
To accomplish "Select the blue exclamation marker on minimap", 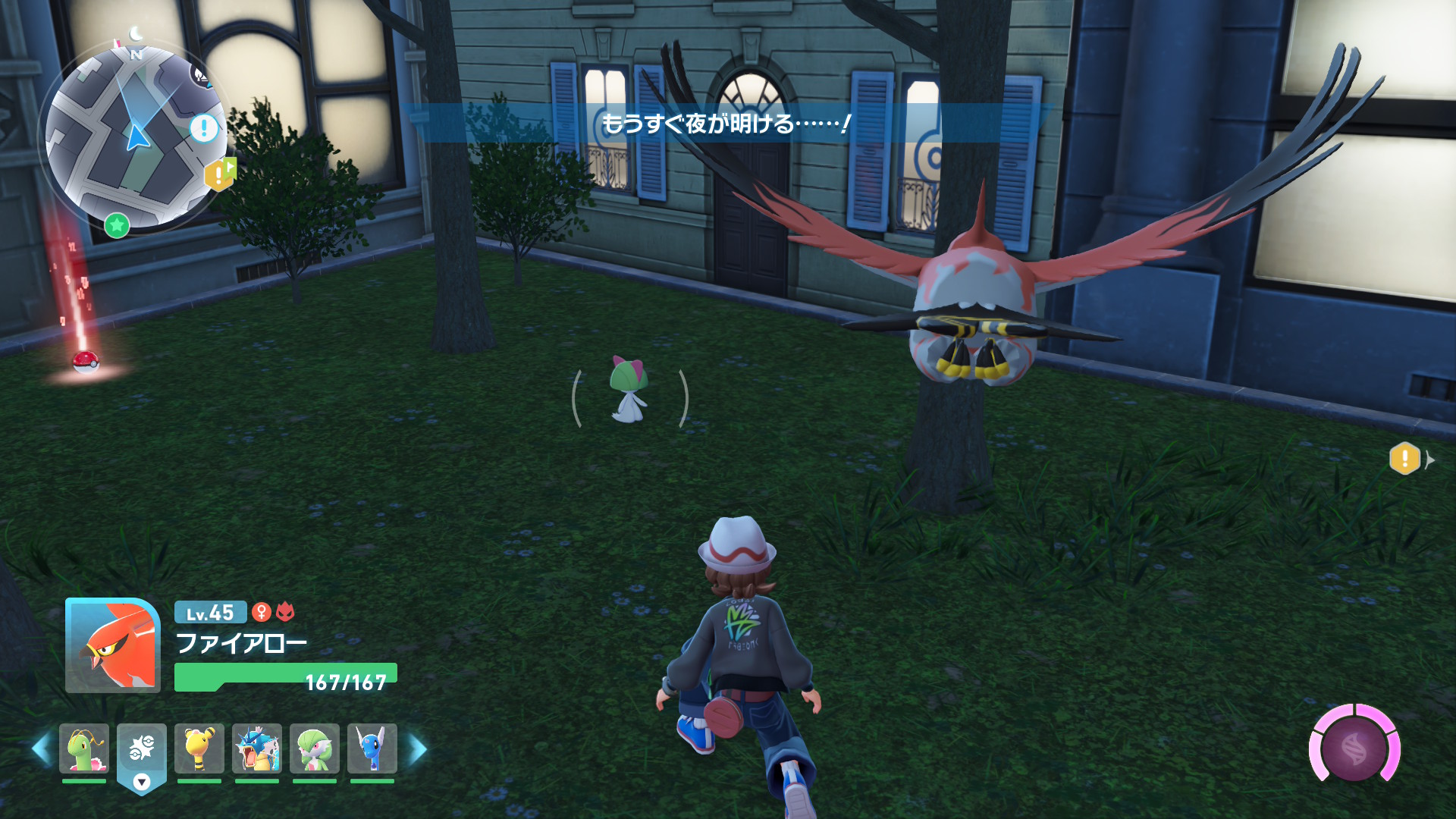I will [x=203, y=128].
